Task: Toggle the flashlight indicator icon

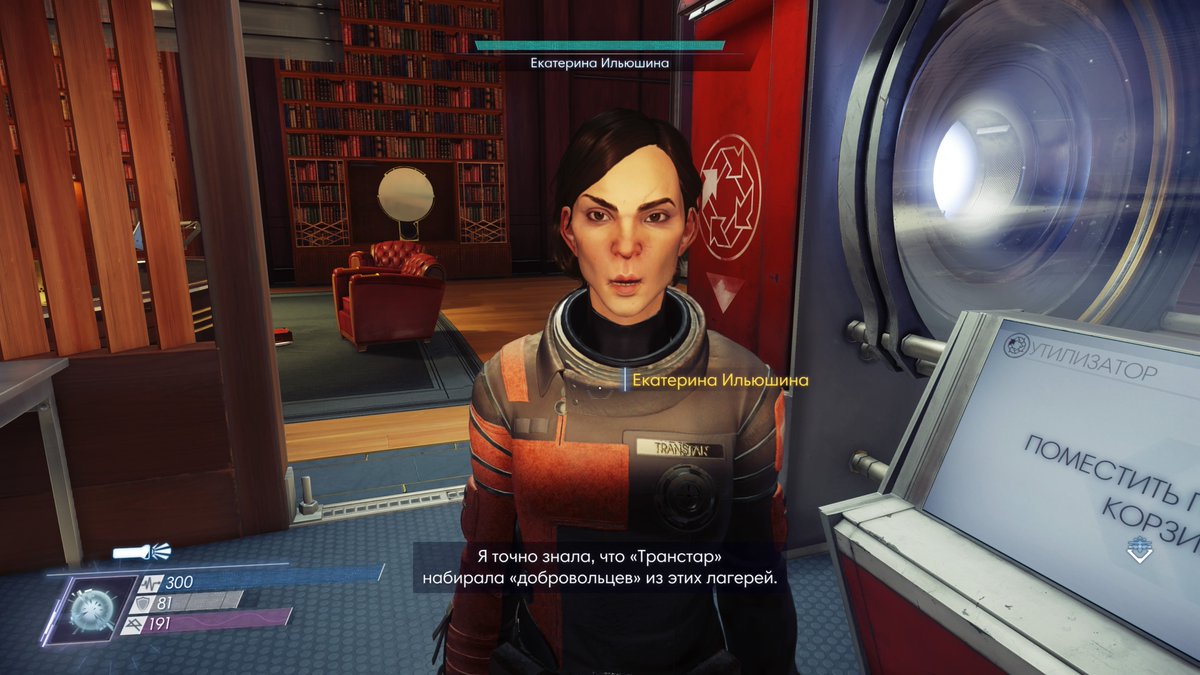Action: pyautogui.click(x=141, y=551)
